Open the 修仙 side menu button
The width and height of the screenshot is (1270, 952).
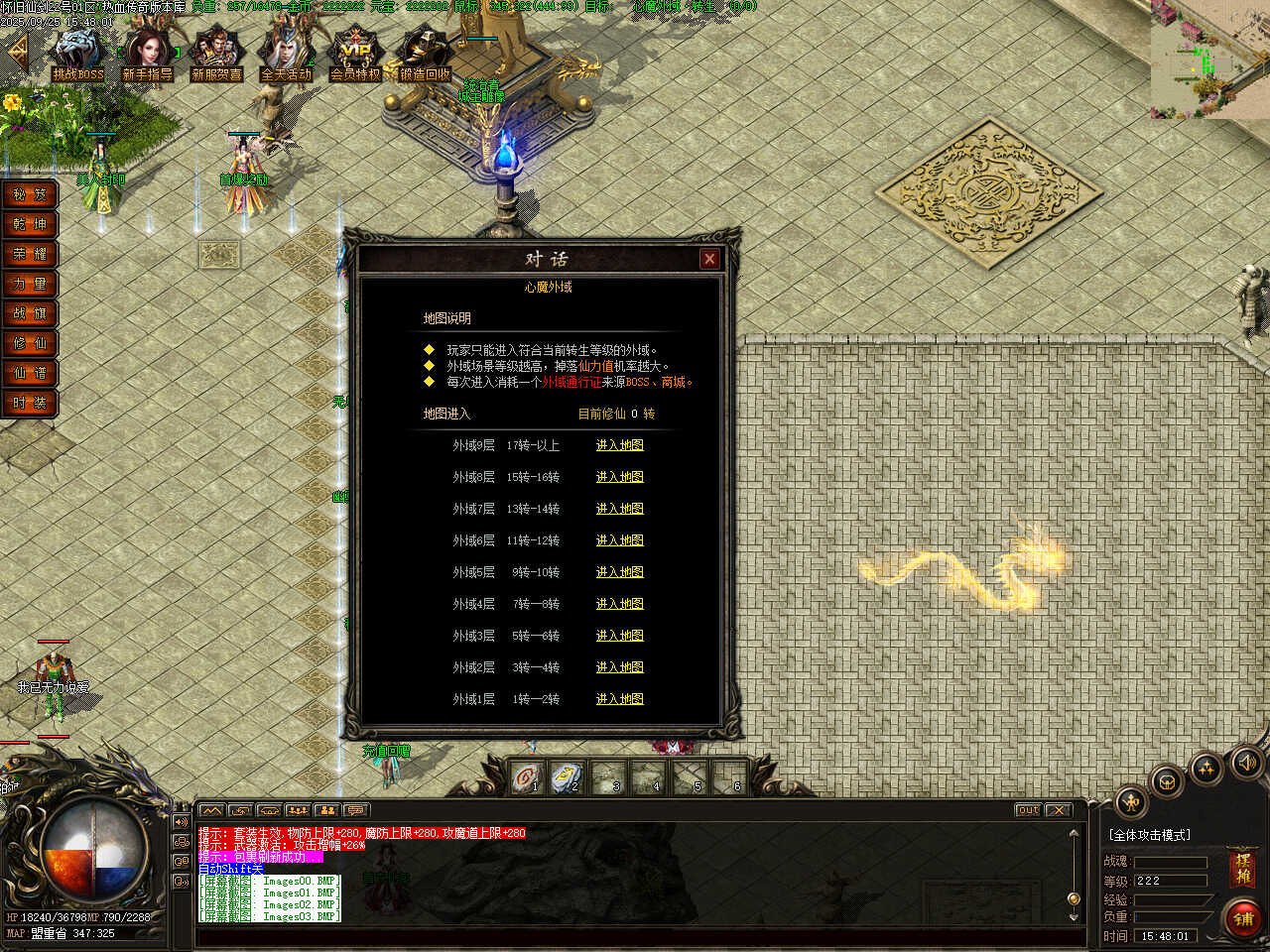(x=30, y=344)
